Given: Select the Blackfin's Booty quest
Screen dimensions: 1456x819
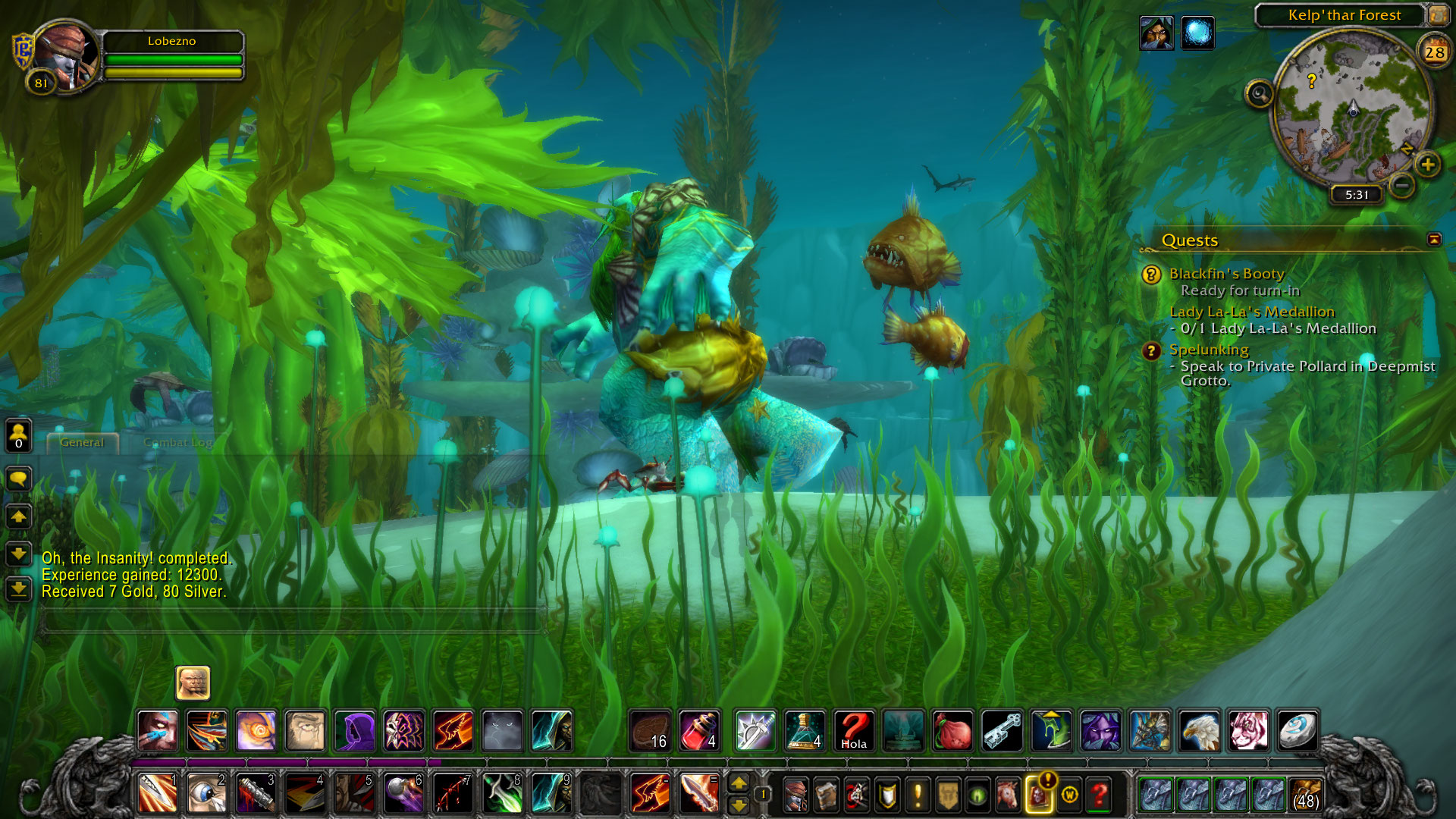Looking at the screenshot, I should pyautogui.click(x=1226, y=274).
